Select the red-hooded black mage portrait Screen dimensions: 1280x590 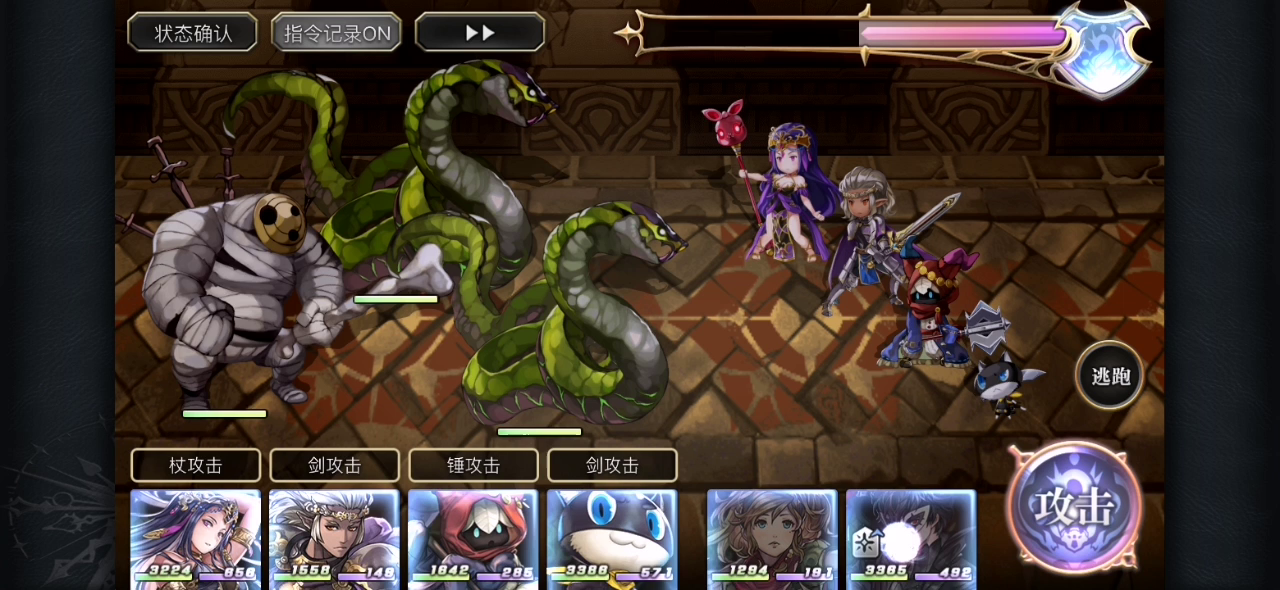click(473, 536)
